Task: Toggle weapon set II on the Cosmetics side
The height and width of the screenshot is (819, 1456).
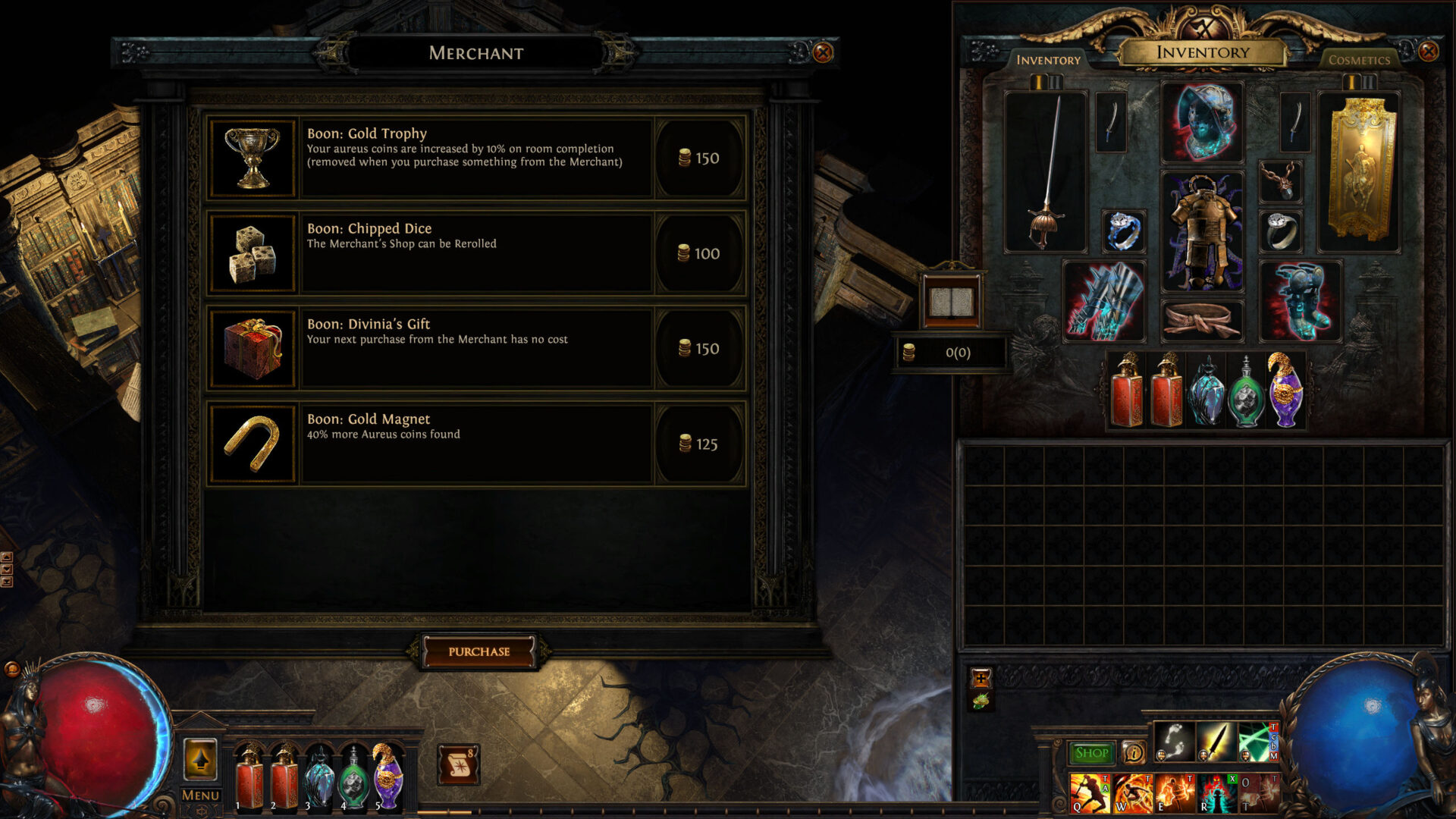Action: (1369, 82)
